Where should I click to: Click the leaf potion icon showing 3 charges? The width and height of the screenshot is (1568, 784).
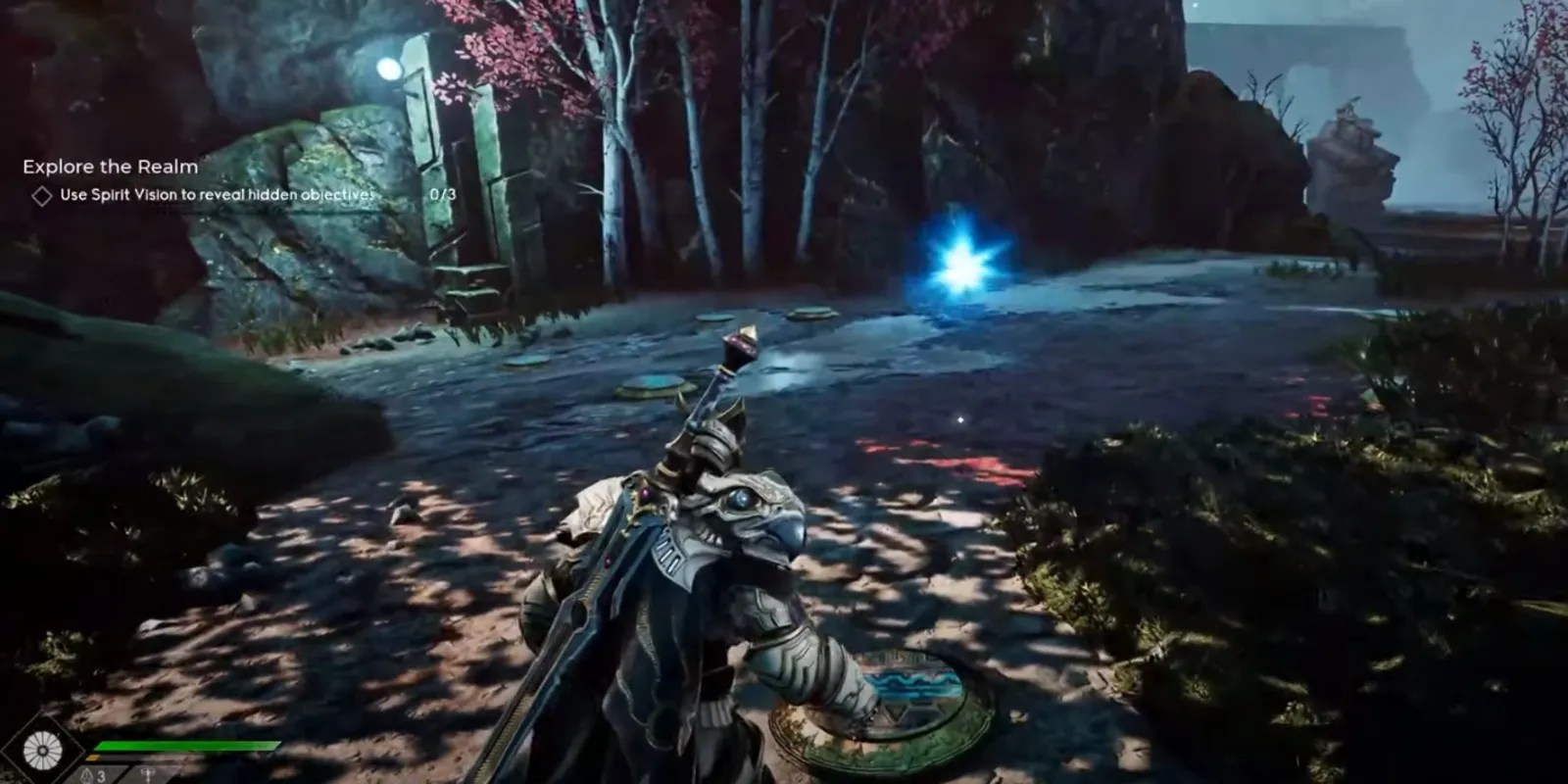87,774
